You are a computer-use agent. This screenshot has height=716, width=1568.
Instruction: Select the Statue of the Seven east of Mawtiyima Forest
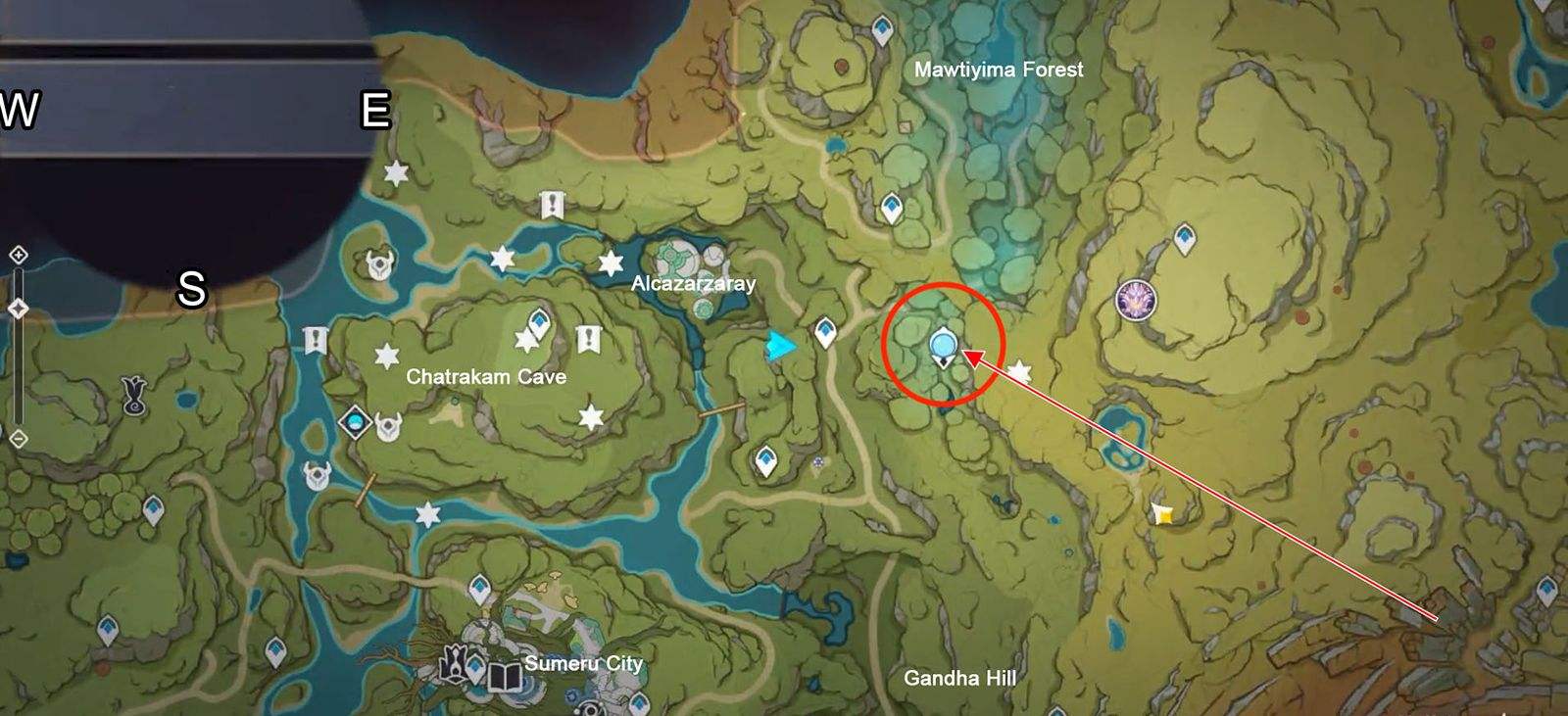point(1136,299)
